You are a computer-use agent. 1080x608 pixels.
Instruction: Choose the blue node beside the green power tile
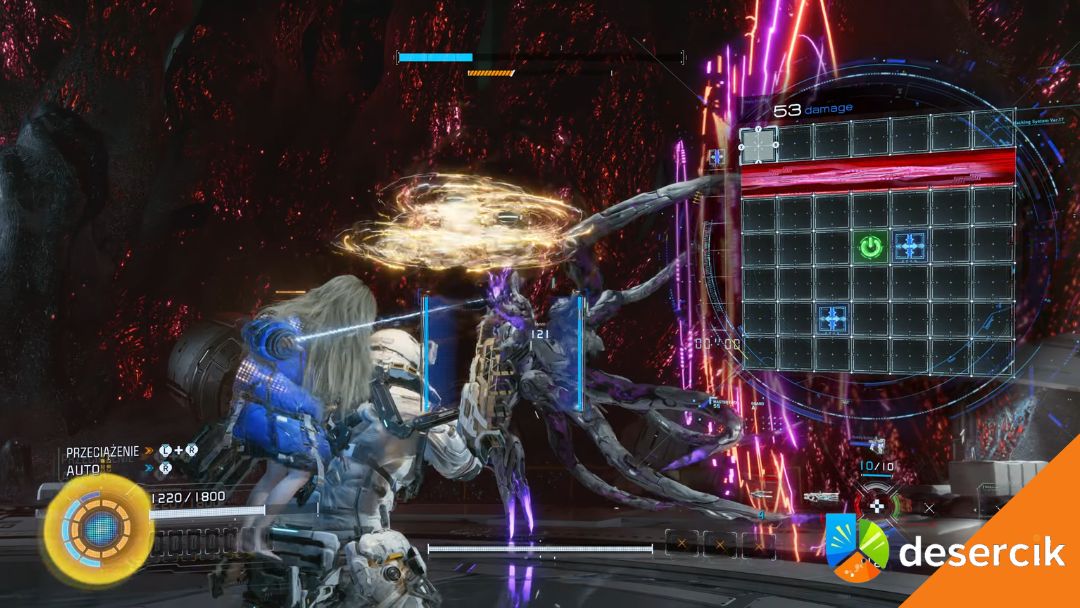[910, 245]
